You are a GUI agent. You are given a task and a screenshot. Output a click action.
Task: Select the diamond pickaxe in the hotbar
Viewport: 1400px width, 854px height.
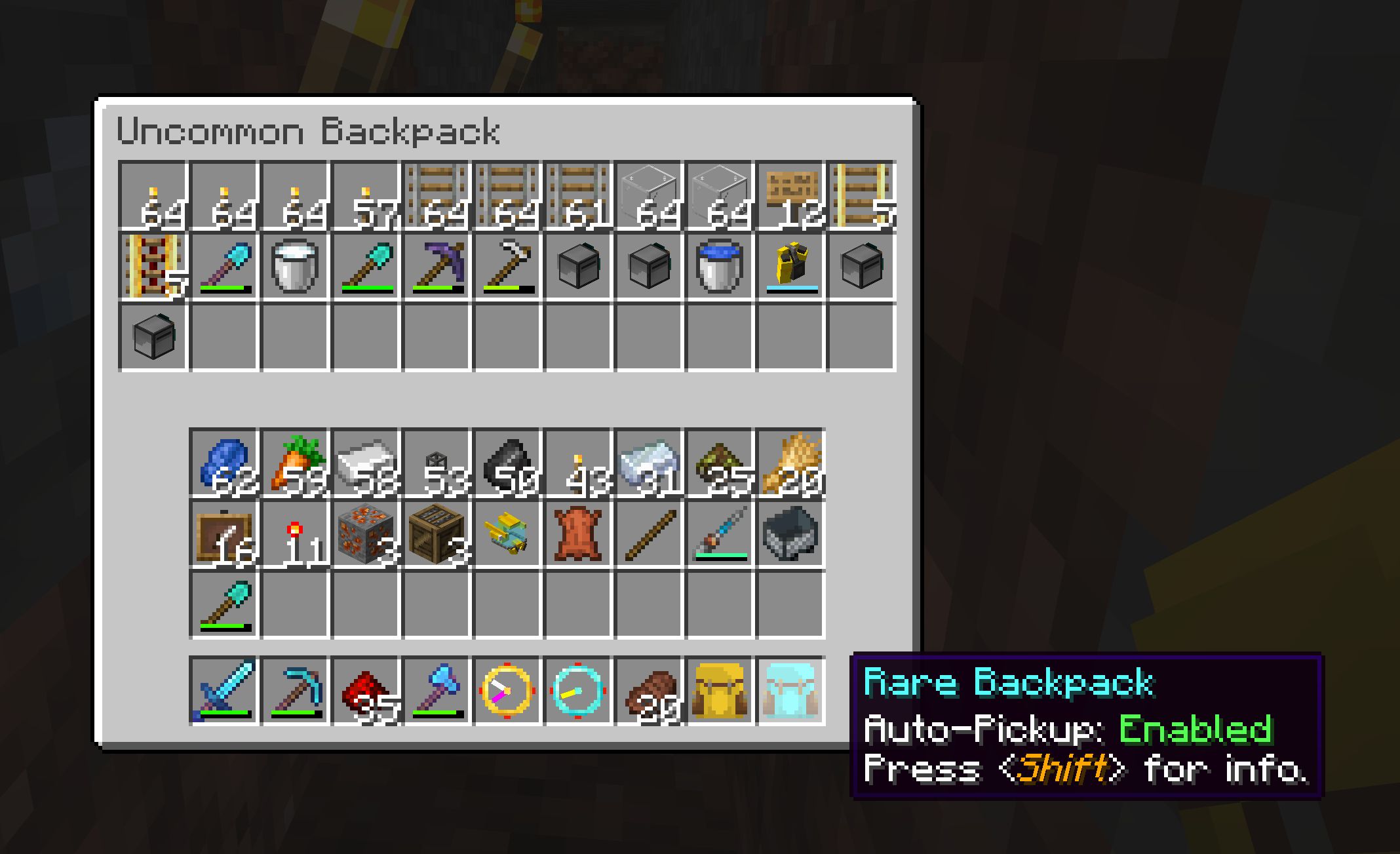[295, 687]
